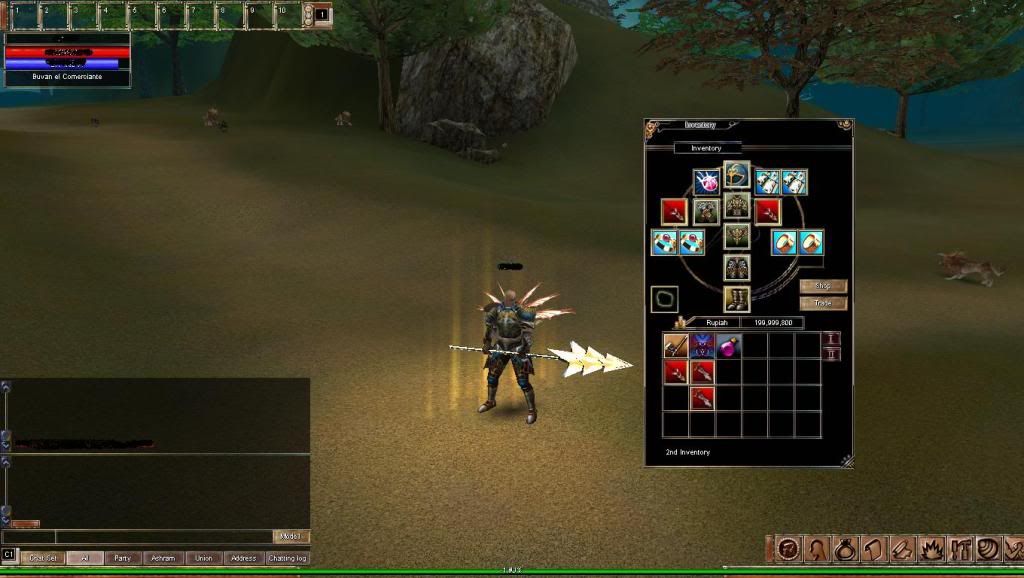Switch to inventory page II
Viewport: 1024px width, 578px height.
831,355
